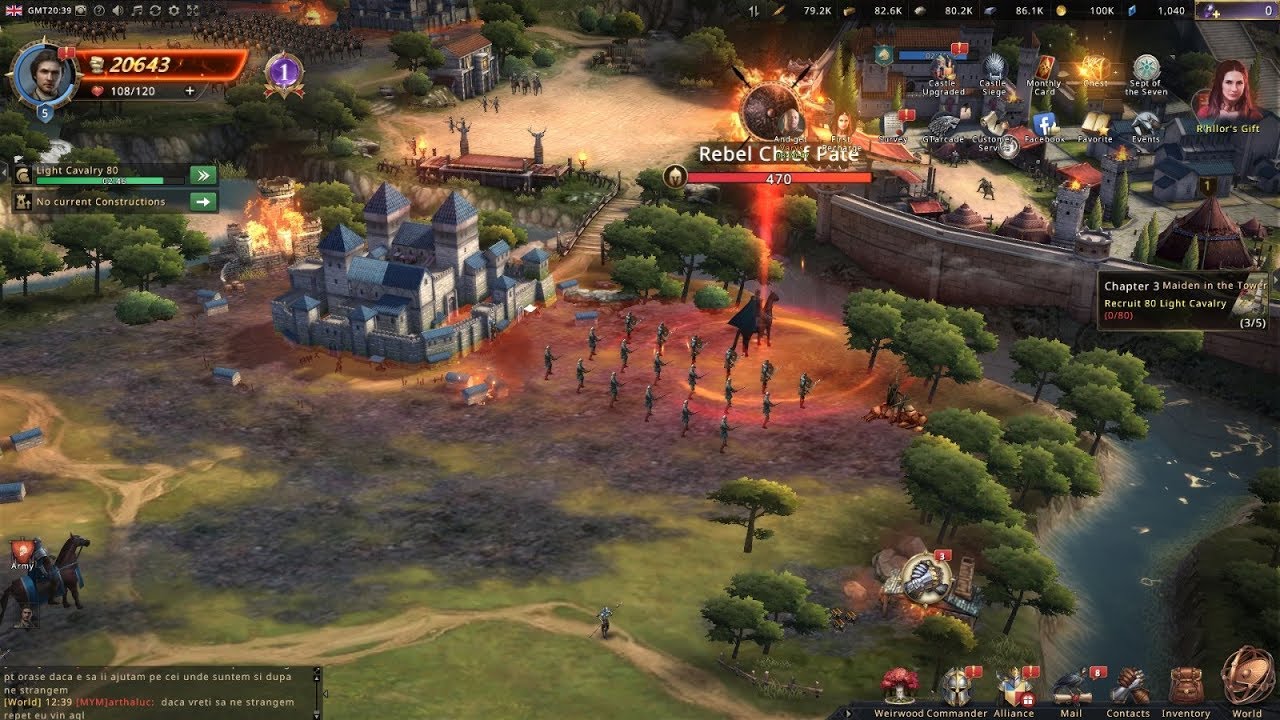The width and height of the screenshot is (1280, 720).
Task: Open the Events menu
Action: 1146,124
